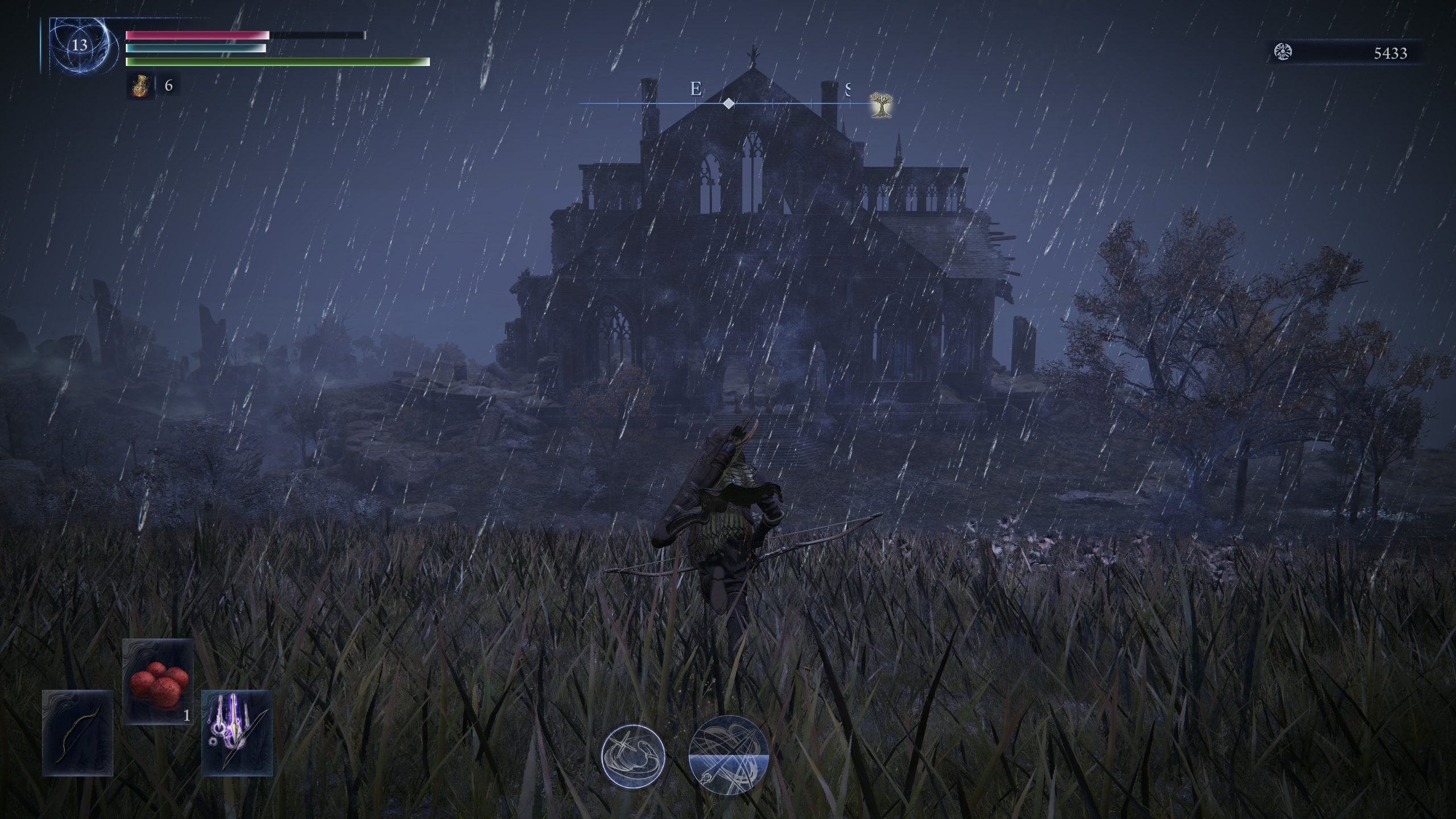The width and height of the screenshot is (1456, 819).
Task: Click the diamond marker on the compass
Action: coord(728,104)
